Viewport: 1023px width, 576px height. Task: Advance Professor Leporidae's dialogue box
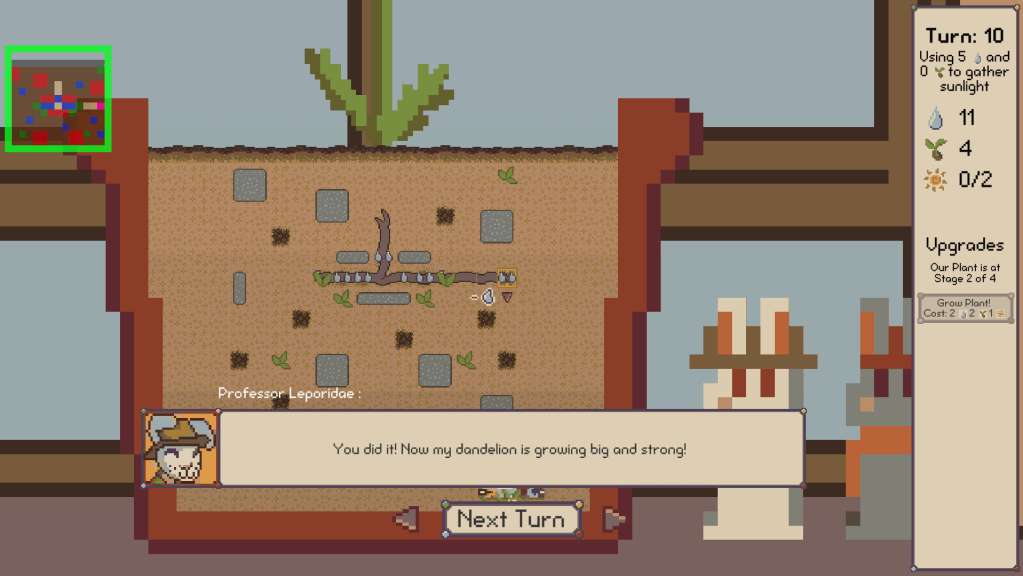click(x=510, y=449)
